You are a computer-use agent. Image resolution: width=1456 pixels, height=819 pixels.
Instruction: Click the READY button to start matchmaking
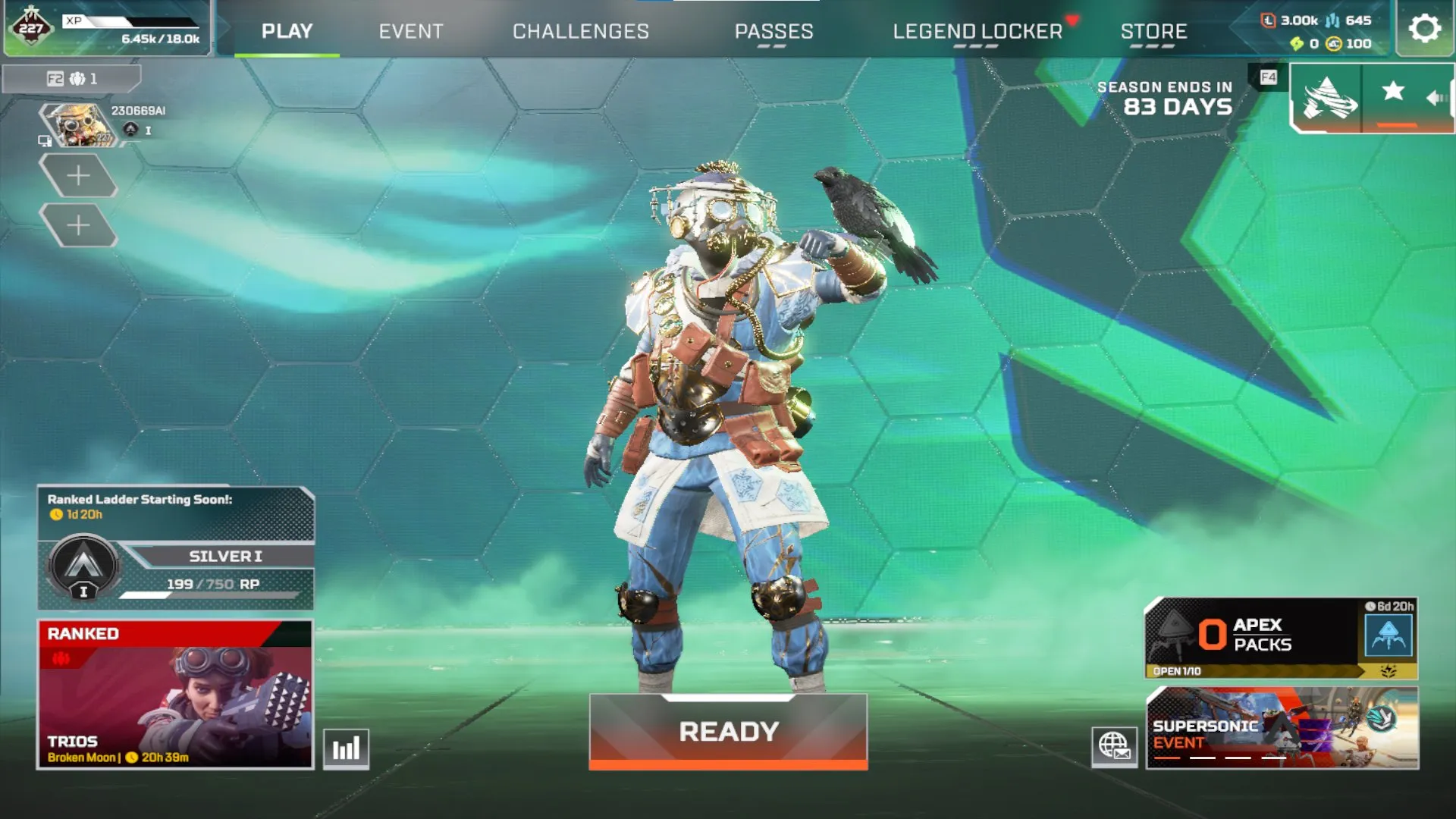pos(728,730)
